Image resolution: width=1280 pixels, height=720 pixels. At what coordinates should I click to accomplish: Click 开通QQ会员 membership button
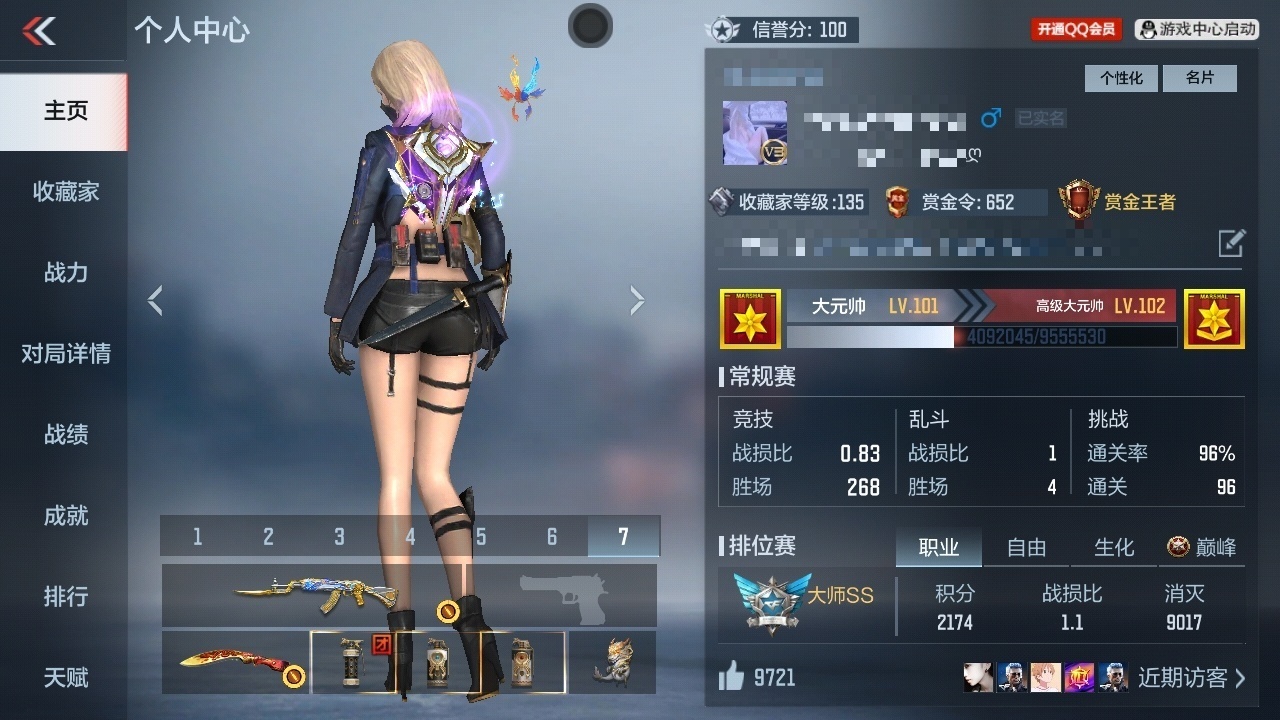(1076, 29)
